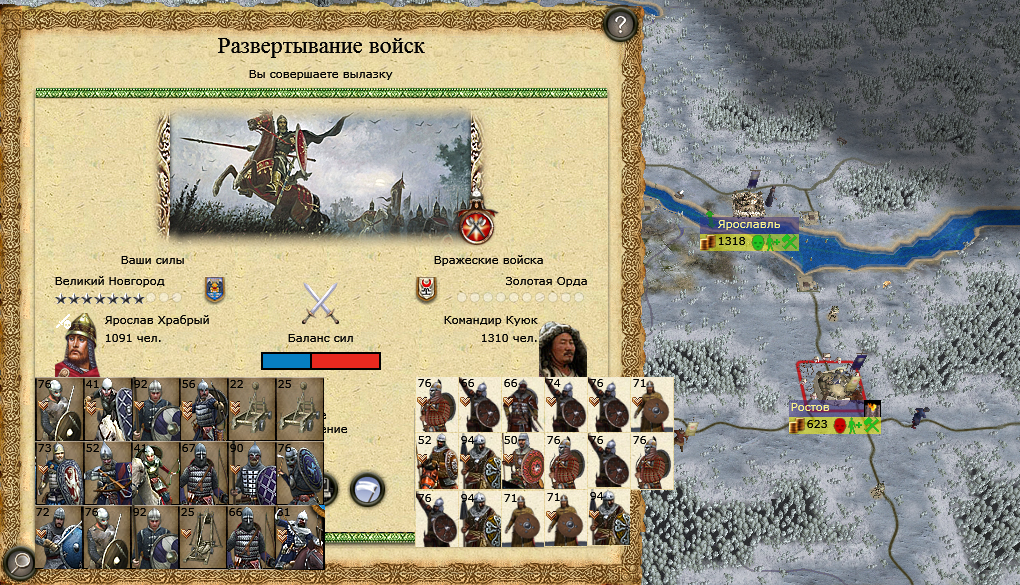1020x585 pixels.
Task: Click the magnifying glass button
Action: point(19,561)
